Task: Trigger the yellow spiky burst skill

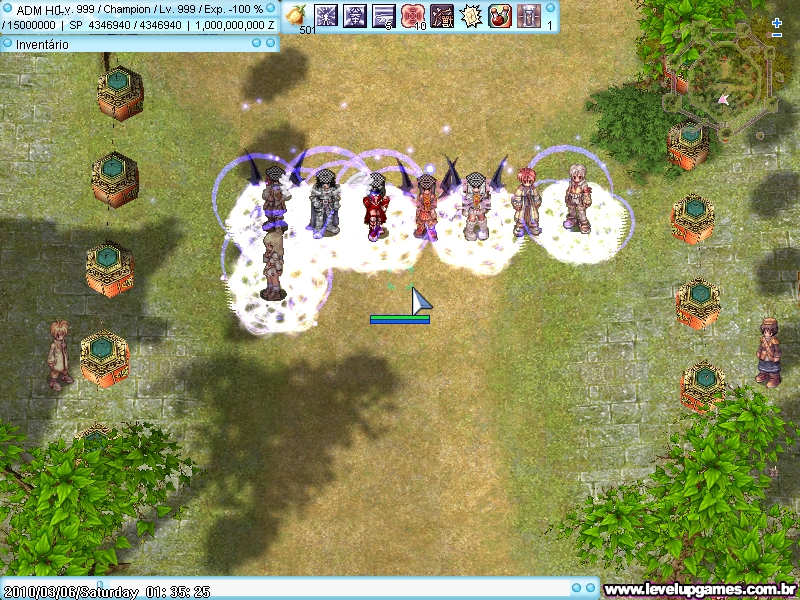Action: point(471,15)
